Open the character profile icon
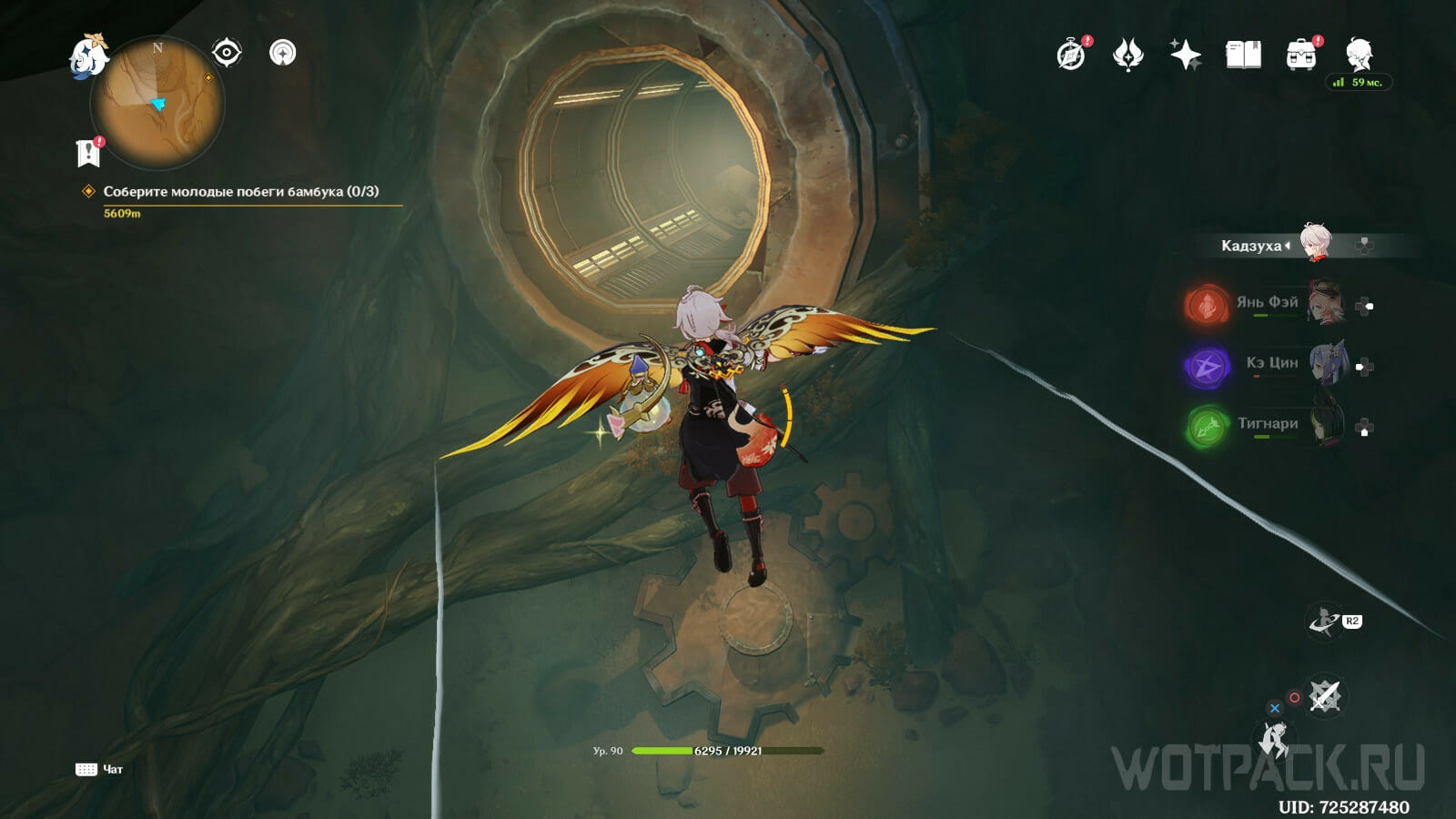 coord(1360,56)
